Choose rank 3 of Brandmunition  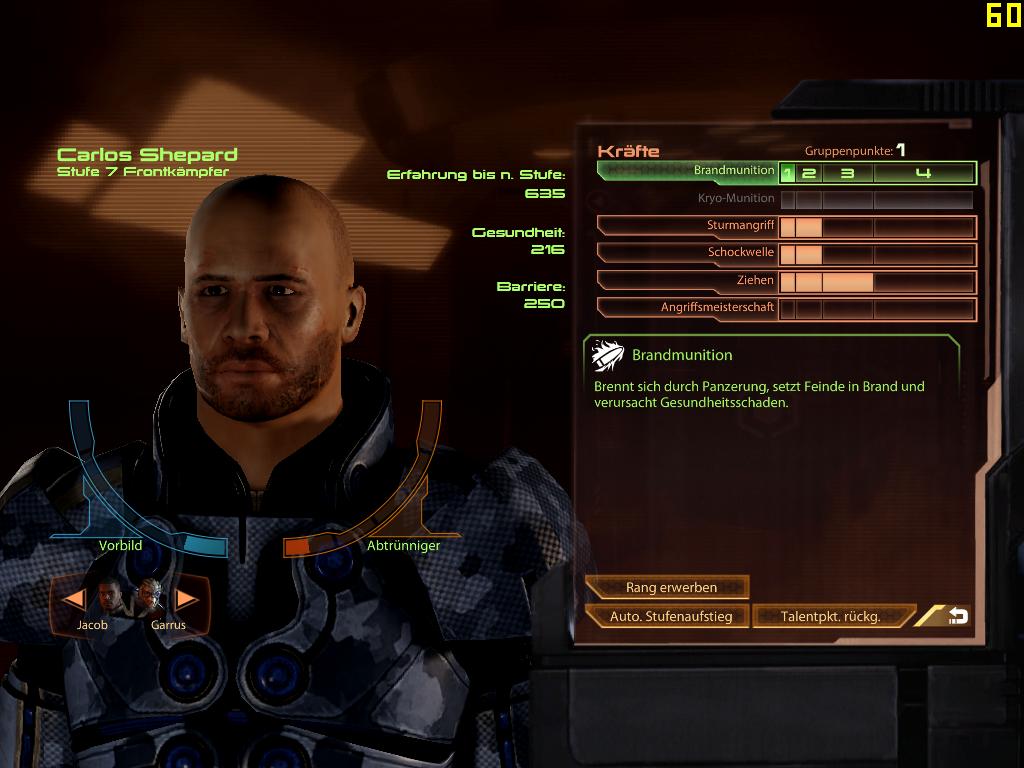[847, 173]
